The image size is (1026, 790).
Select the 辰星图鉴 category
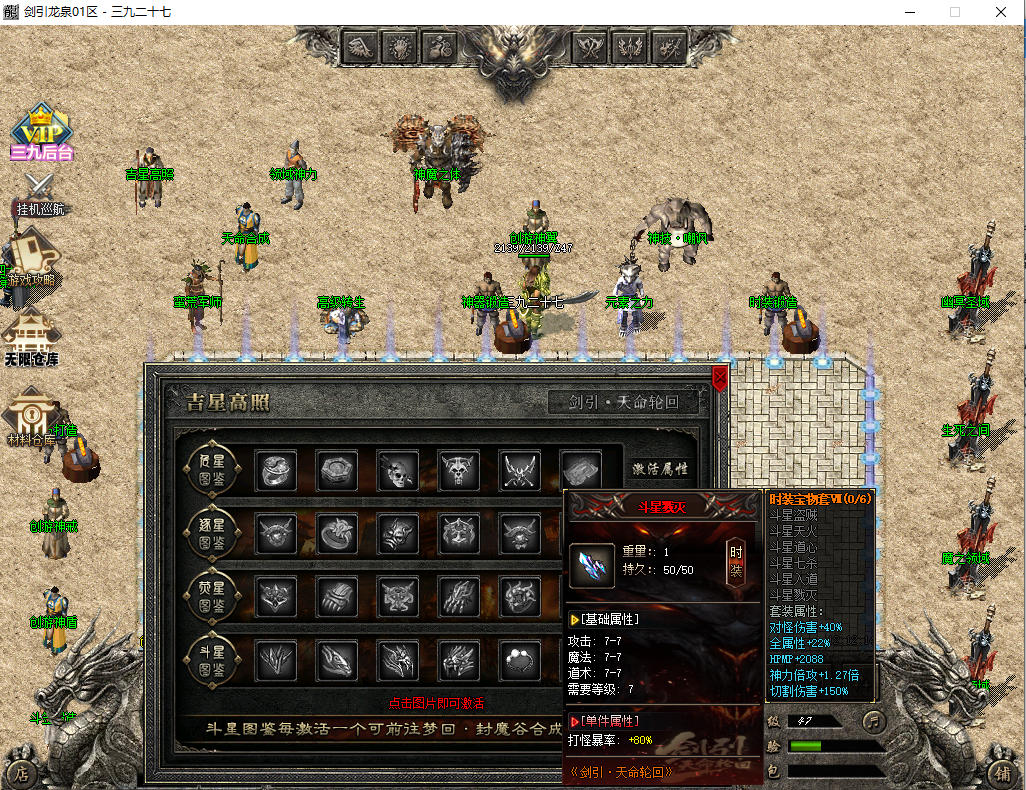pyautogui.click(x=211, y=469)
